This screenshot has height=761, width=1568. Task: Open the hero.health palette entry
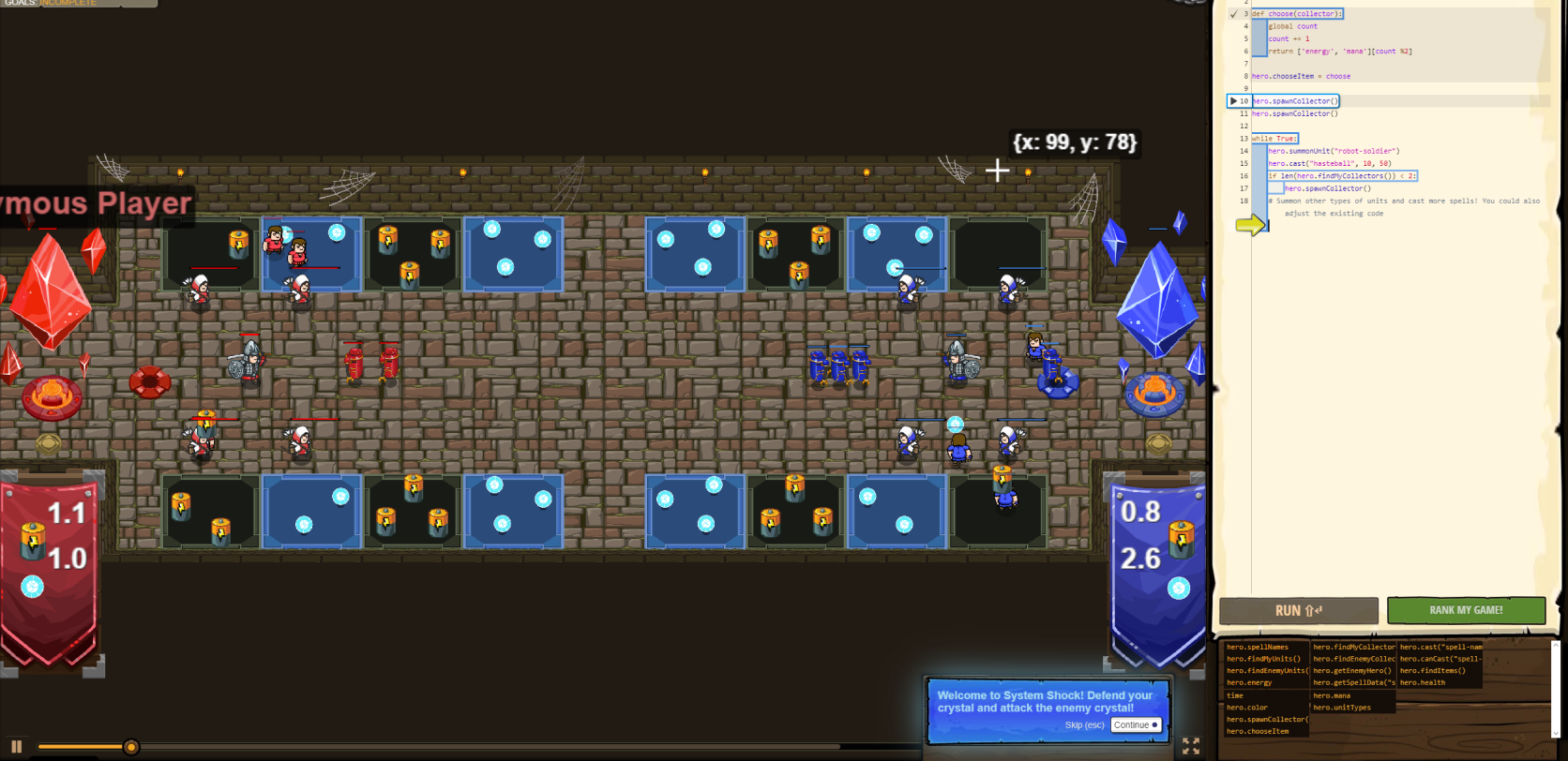click(1423, 682)
